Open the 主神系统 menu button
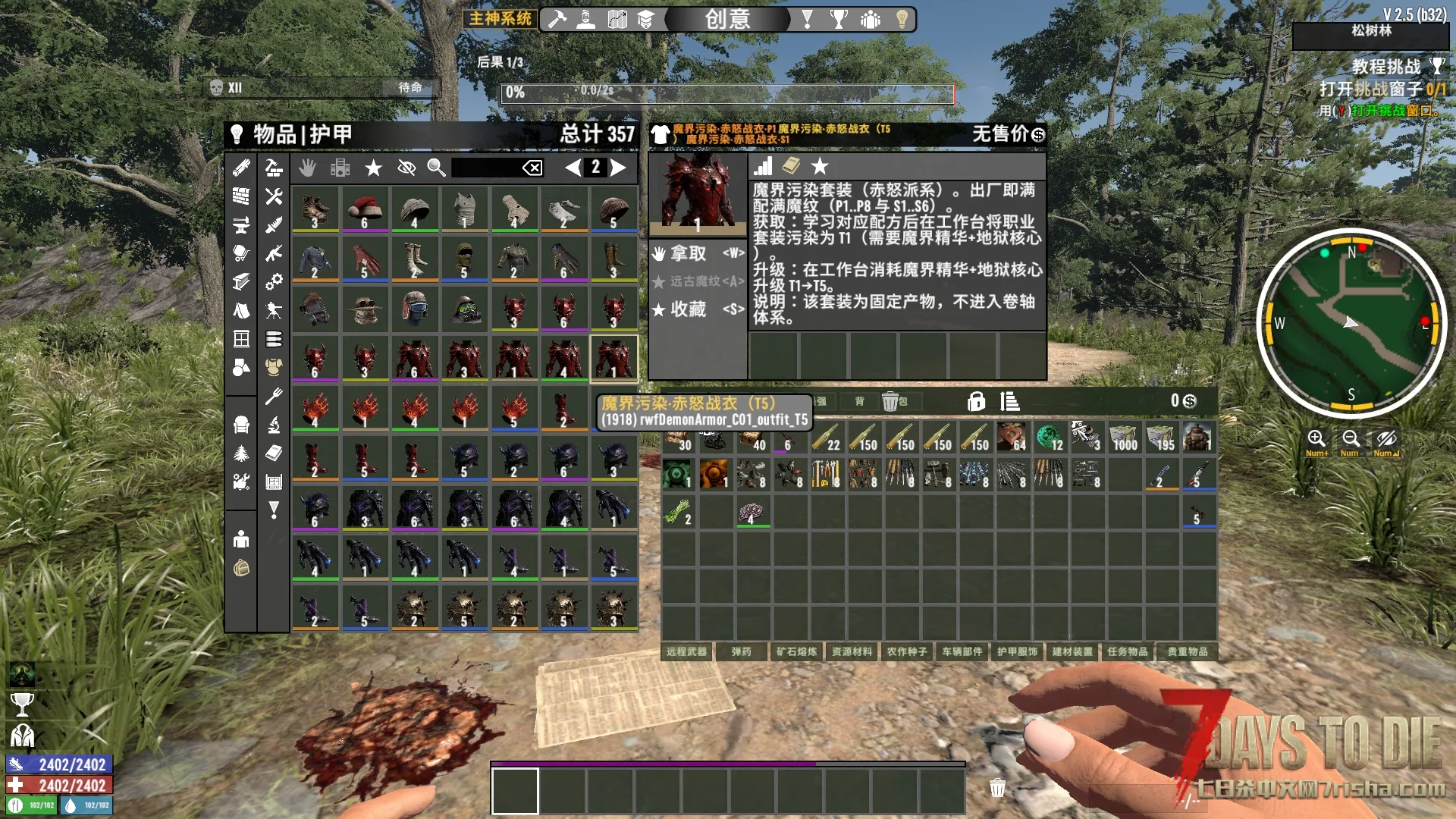 click(500, 18)
